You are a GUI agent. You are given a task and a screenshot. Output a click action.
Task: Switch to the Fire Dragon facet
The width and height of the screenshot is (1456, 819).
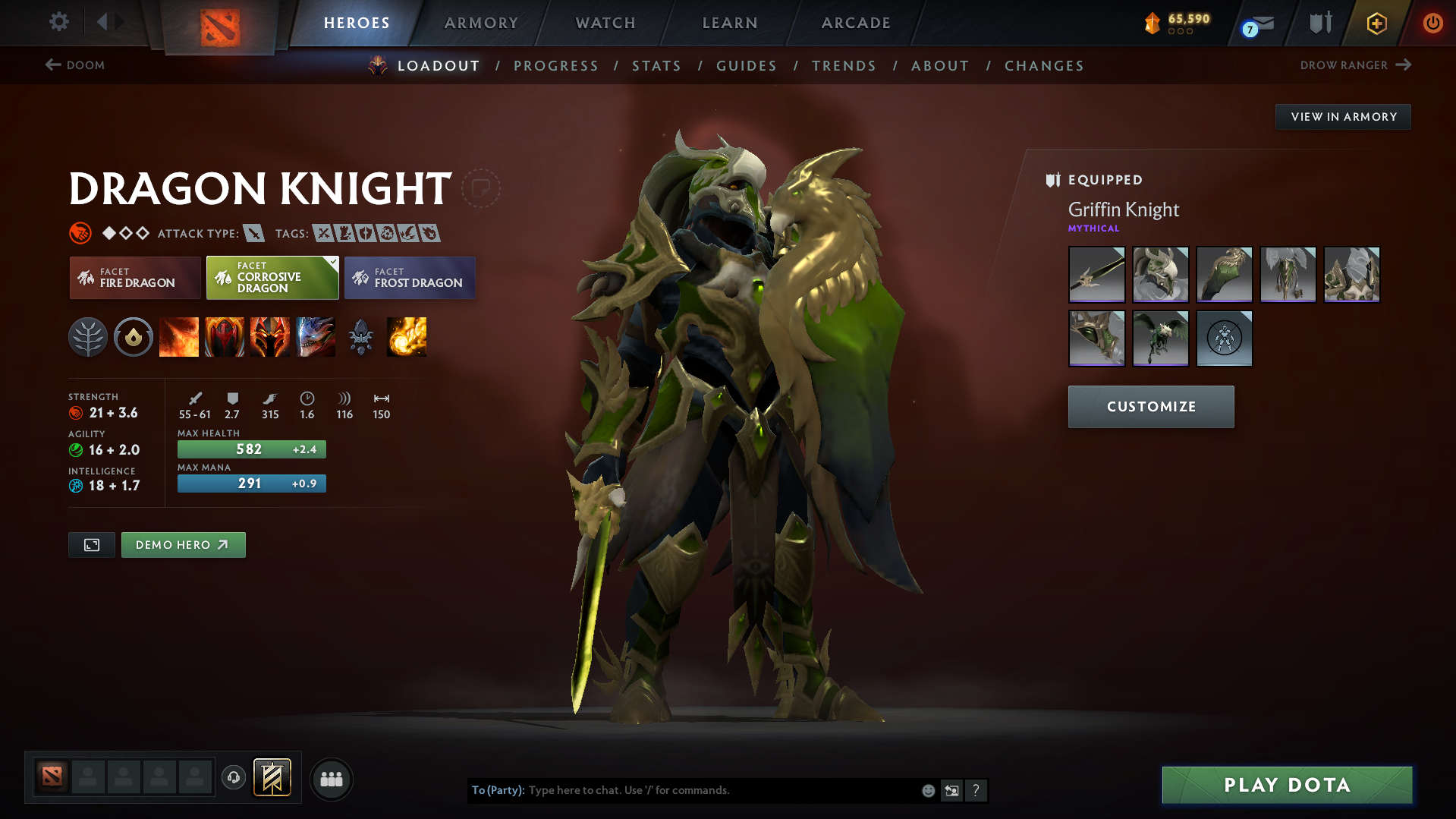tap(134, 278)
